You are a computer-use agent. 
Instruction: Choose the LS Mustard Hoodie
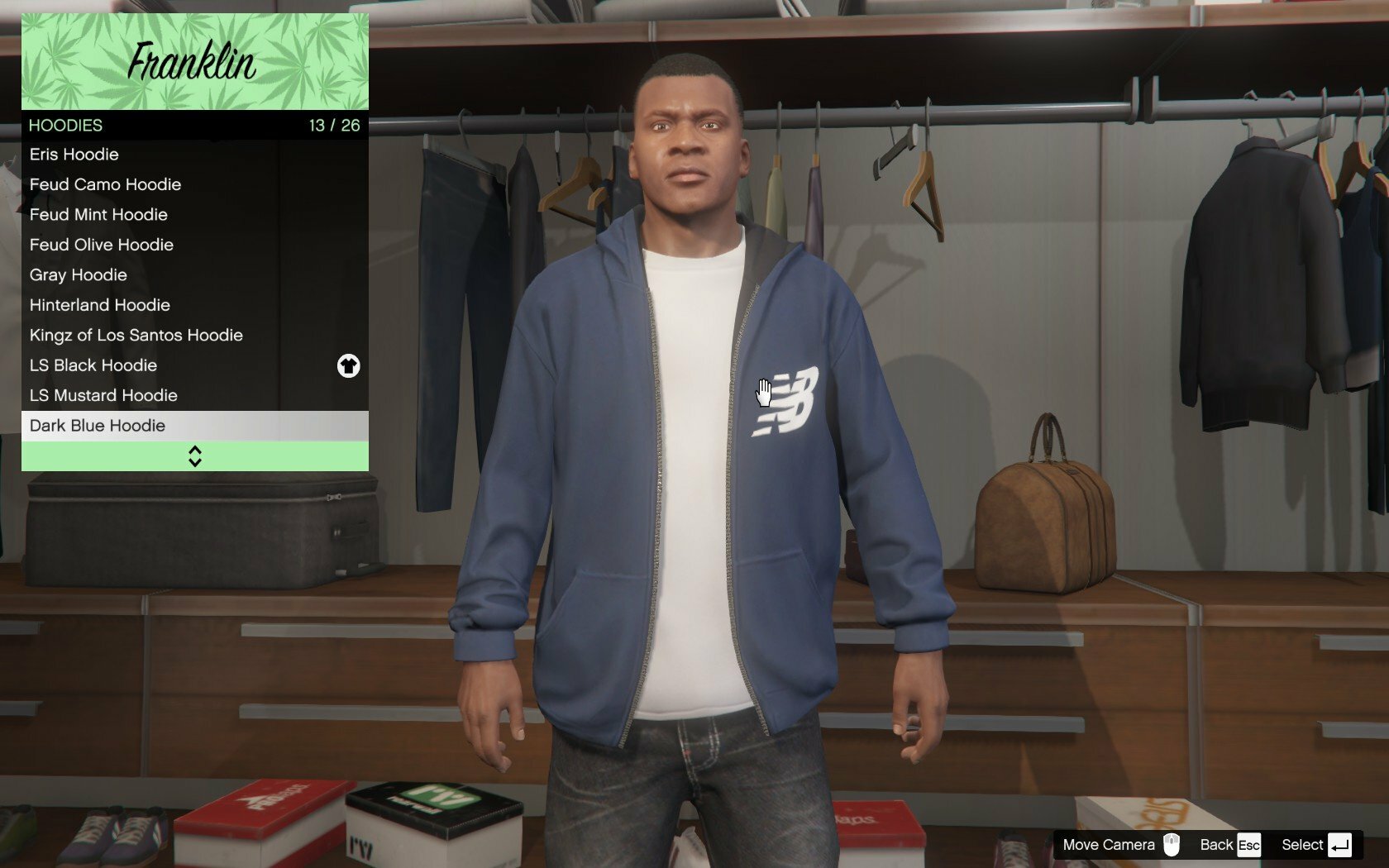(104, 396)
